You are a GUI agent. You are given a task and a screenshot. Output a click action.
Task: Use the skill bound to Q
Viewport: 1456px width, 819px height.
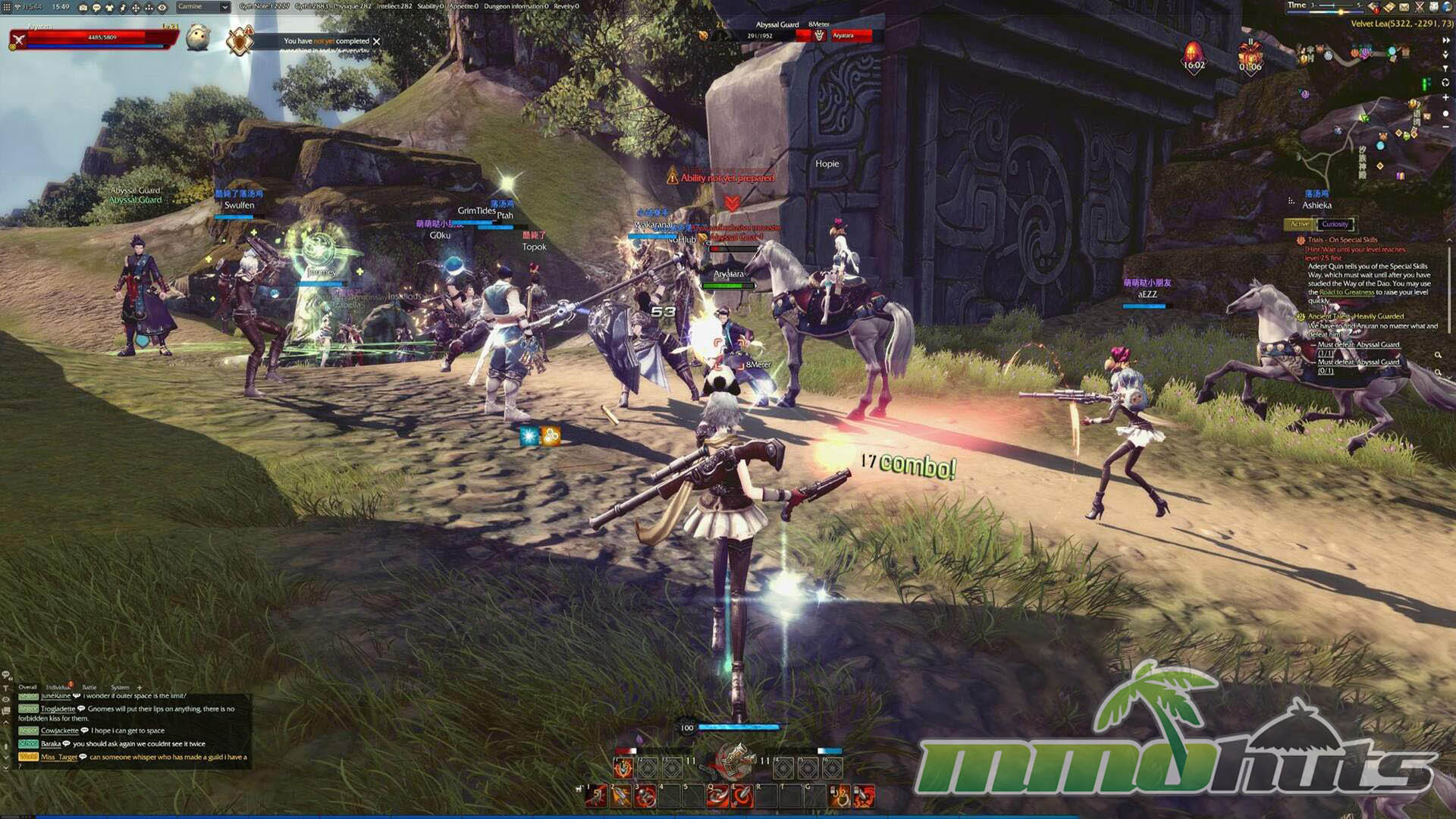[x=717, y=795]
